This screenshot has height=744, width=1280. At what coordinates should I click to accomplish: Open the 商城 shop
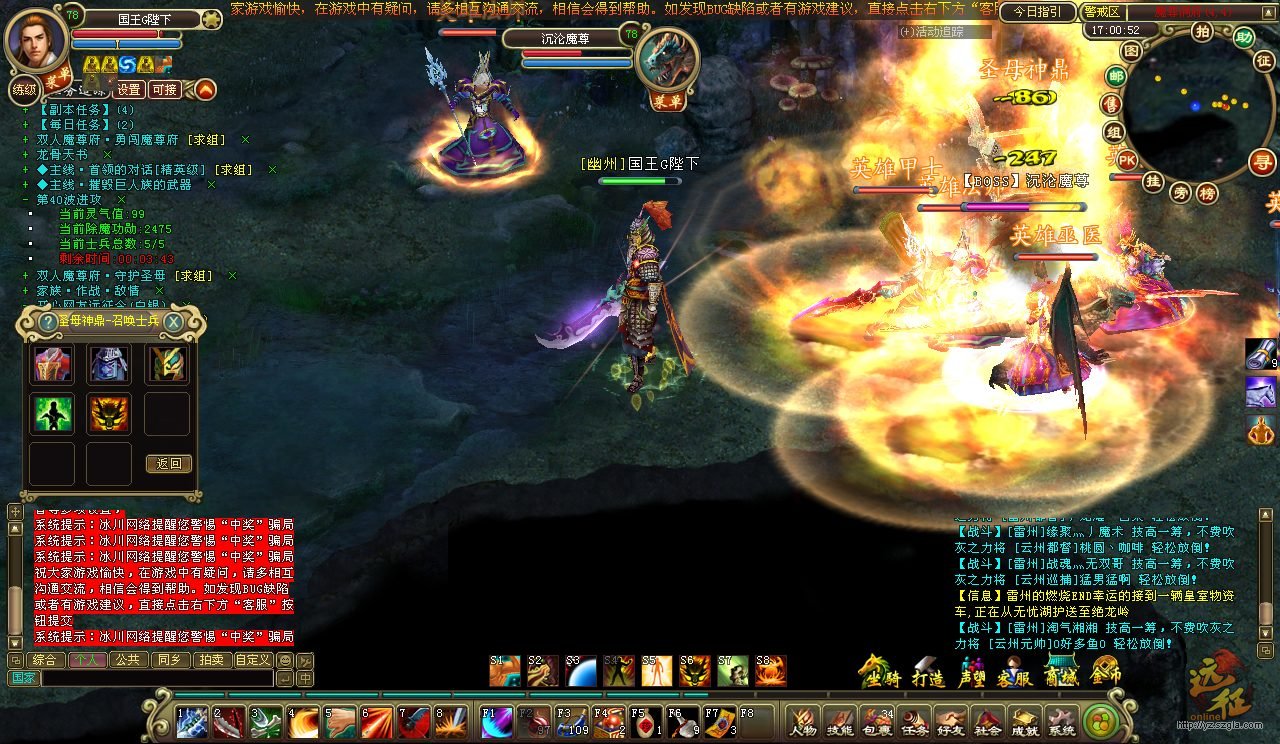[1060, 672]
